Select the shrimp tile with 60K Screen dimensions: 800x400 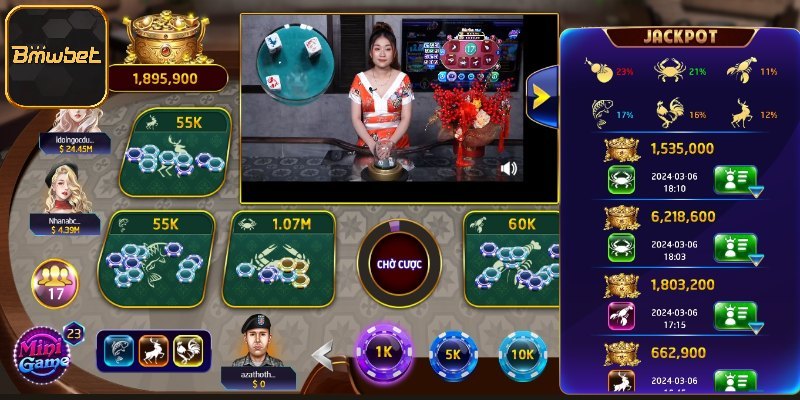pos(512,258)
